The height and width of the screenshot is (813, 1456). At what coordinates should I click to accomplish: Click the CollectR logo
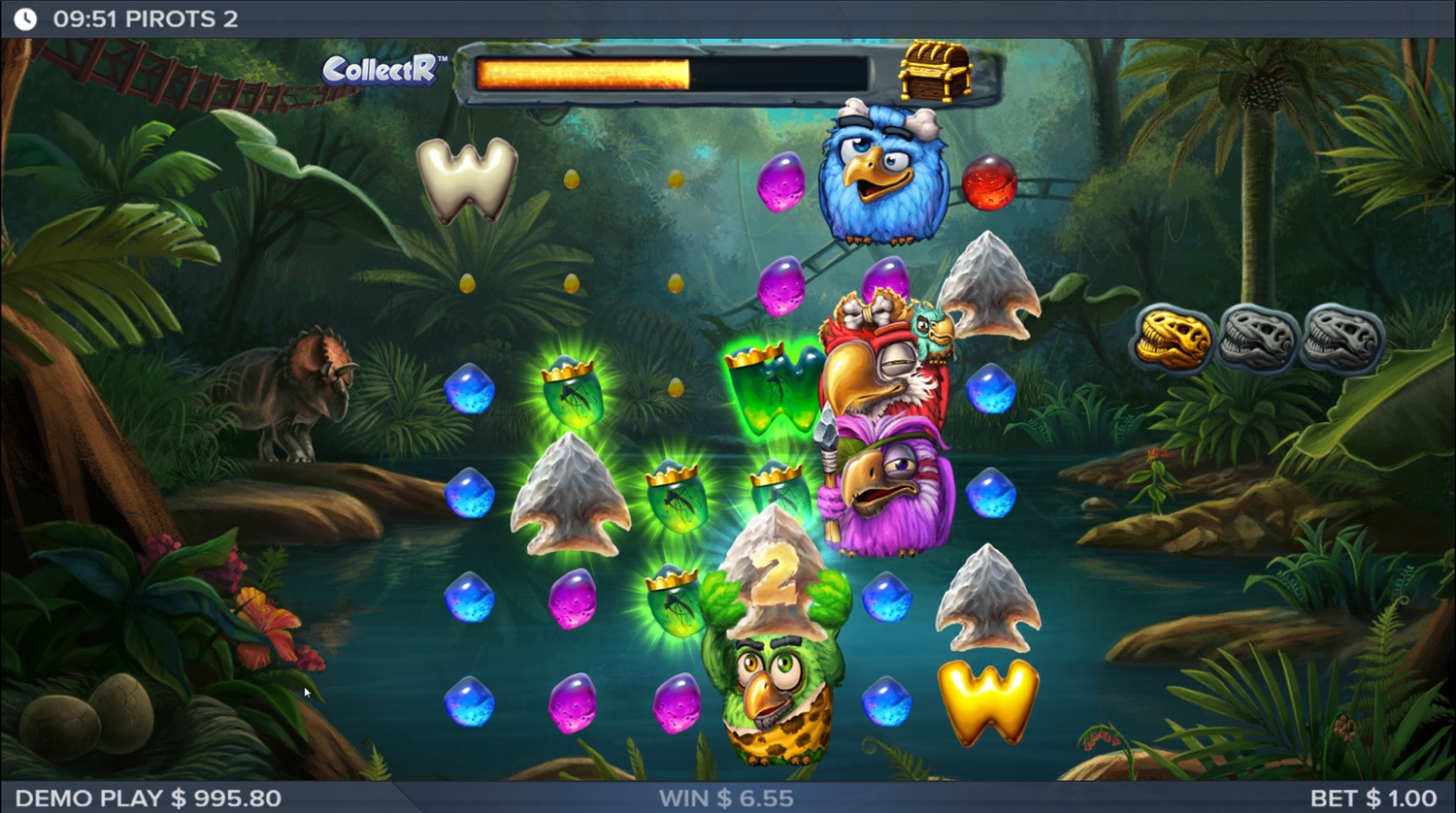coord(381,70)
